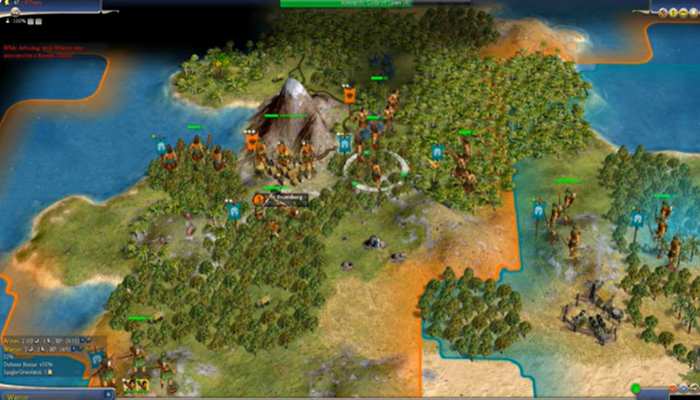Click the green end turn button

pyautogui.click(x=635, y=388)
